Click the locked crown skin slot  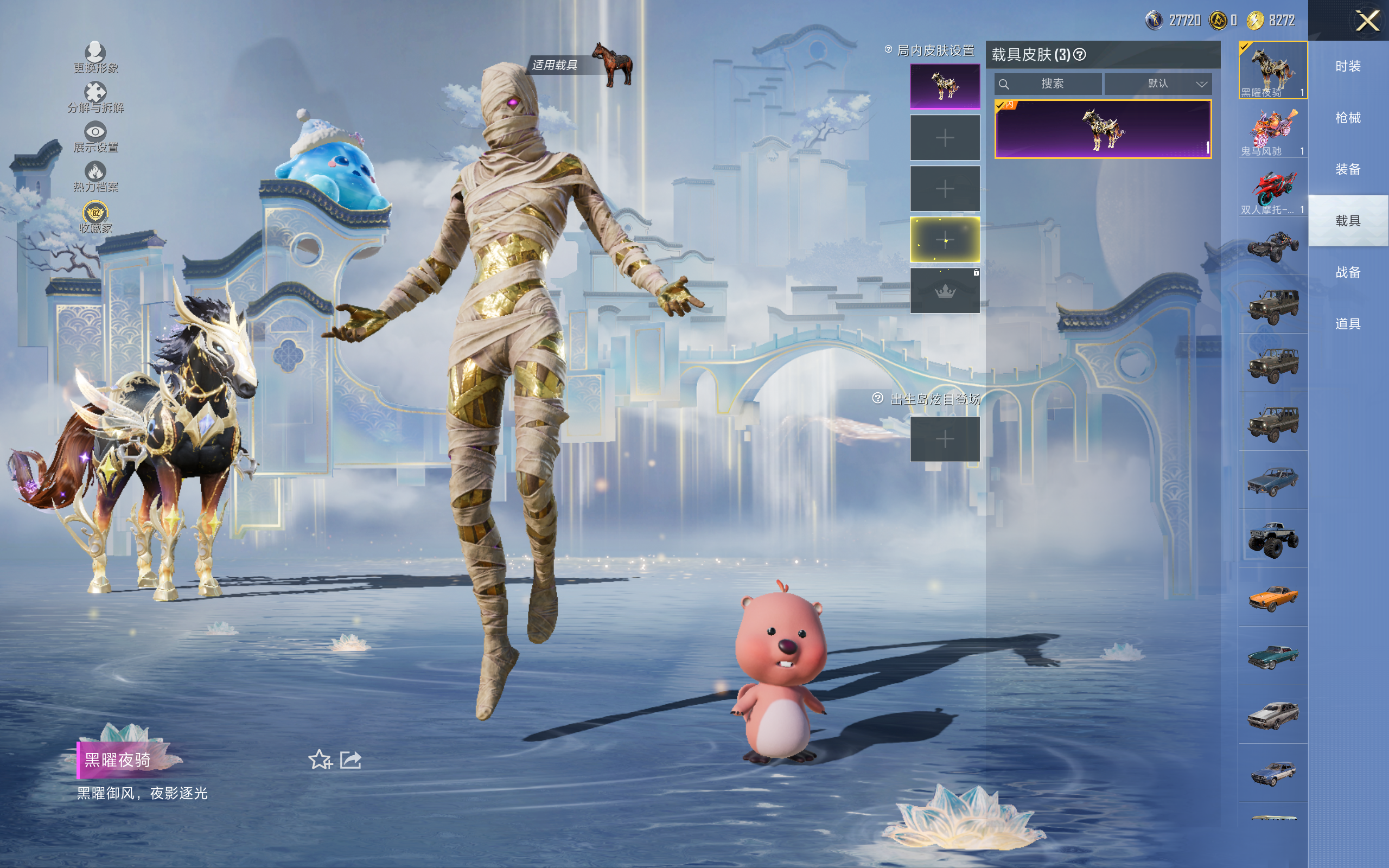pyautogui.click(x=945, y=290)
